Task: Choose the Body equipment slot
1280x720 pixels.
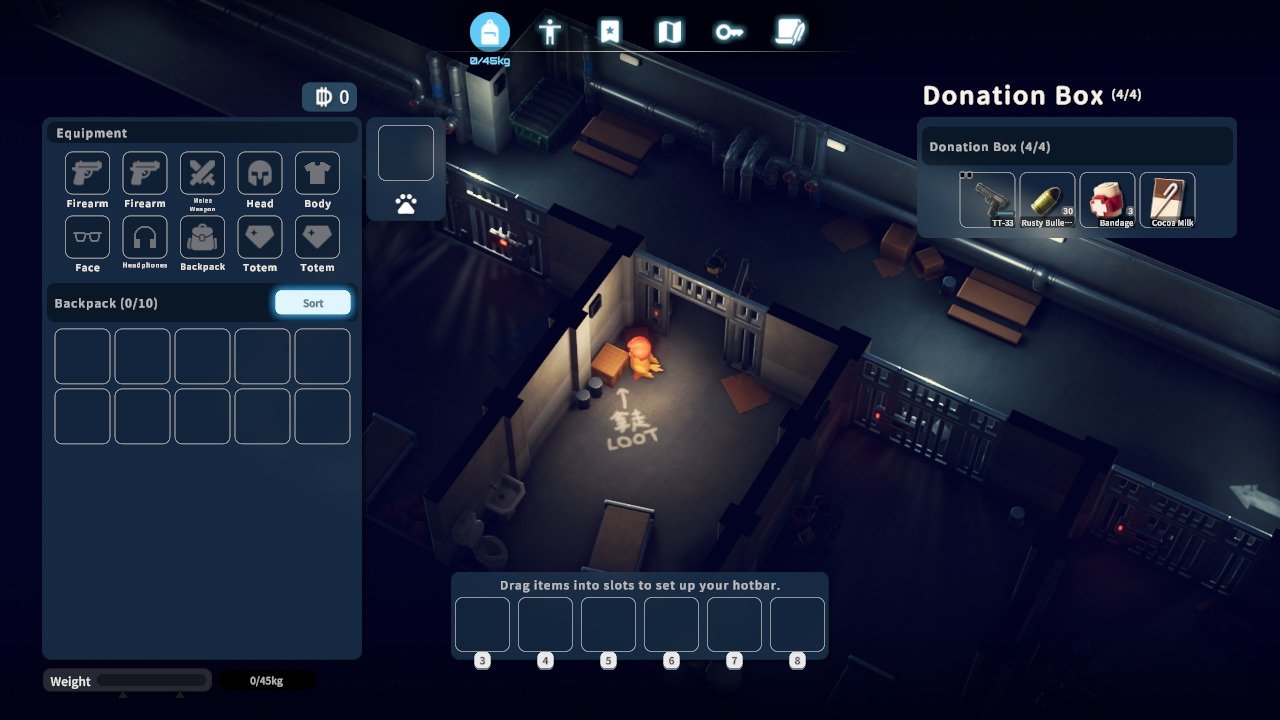Action: (317, 174)
